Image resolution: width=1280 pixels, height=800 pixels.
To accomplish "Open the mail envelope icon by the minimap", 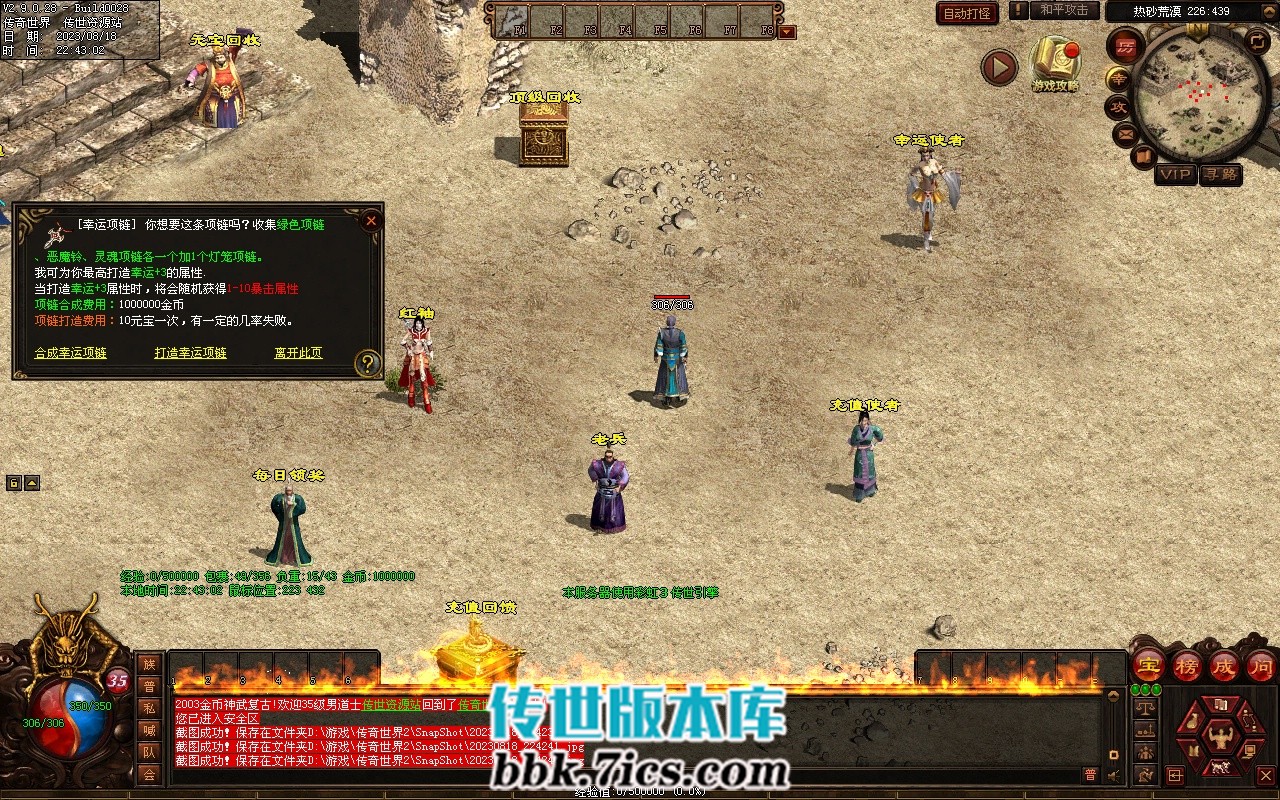I will (1125, 133).
